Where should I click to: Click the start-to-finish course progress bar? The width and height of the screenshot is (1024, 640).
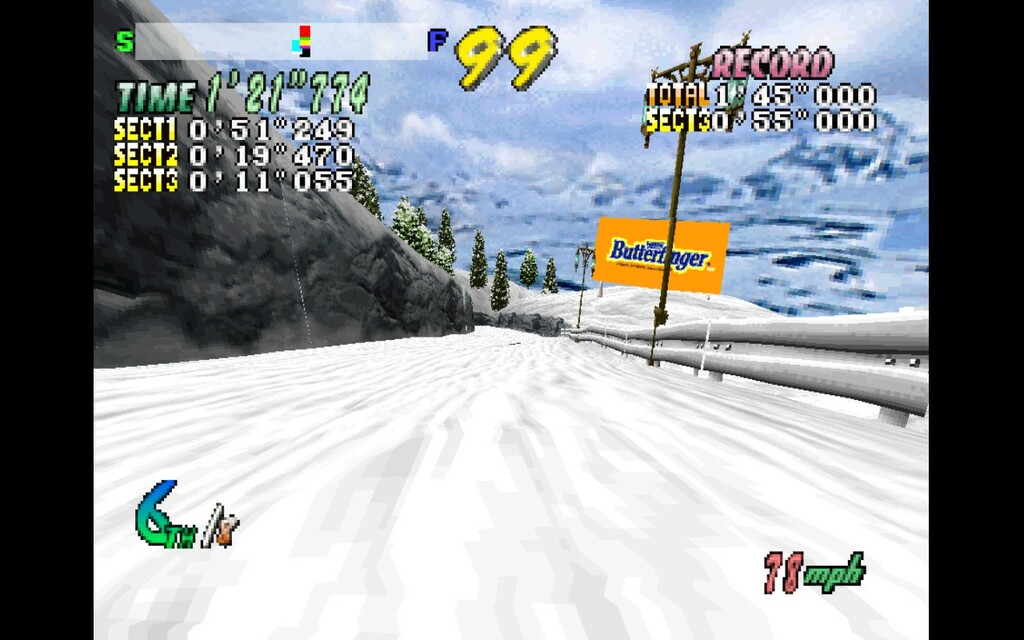280,42
